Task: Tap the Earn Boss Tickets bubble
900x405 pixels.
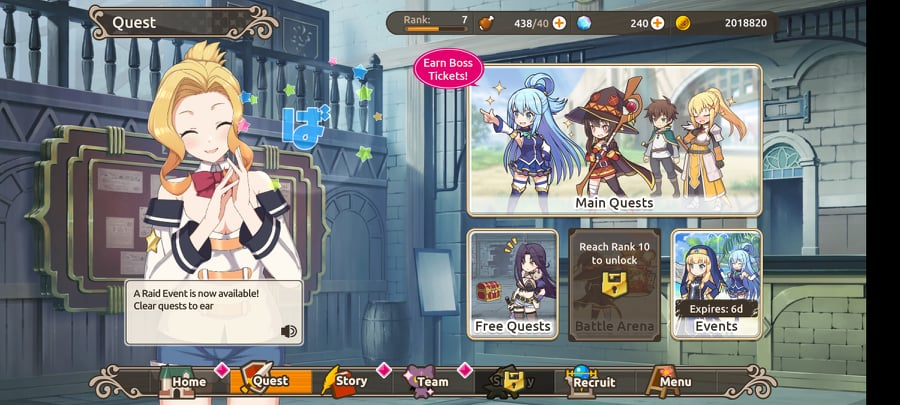Action: [x=449, y=69]
